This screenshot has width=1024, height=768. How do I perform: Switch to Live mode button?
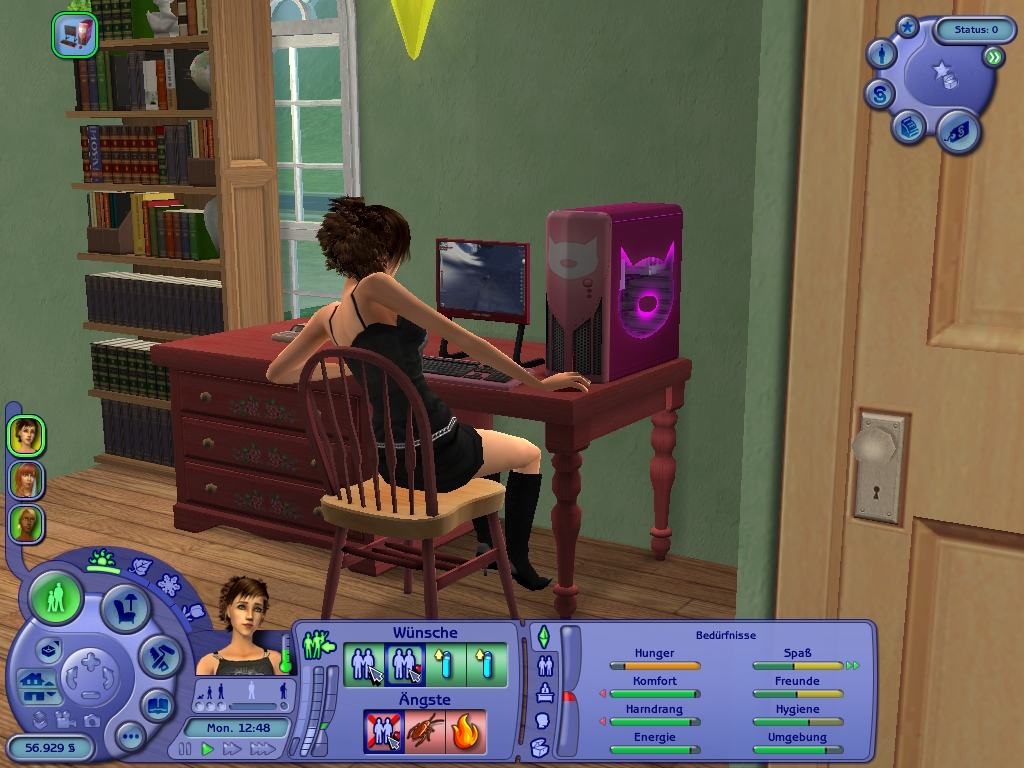click(x=56, y=599)
